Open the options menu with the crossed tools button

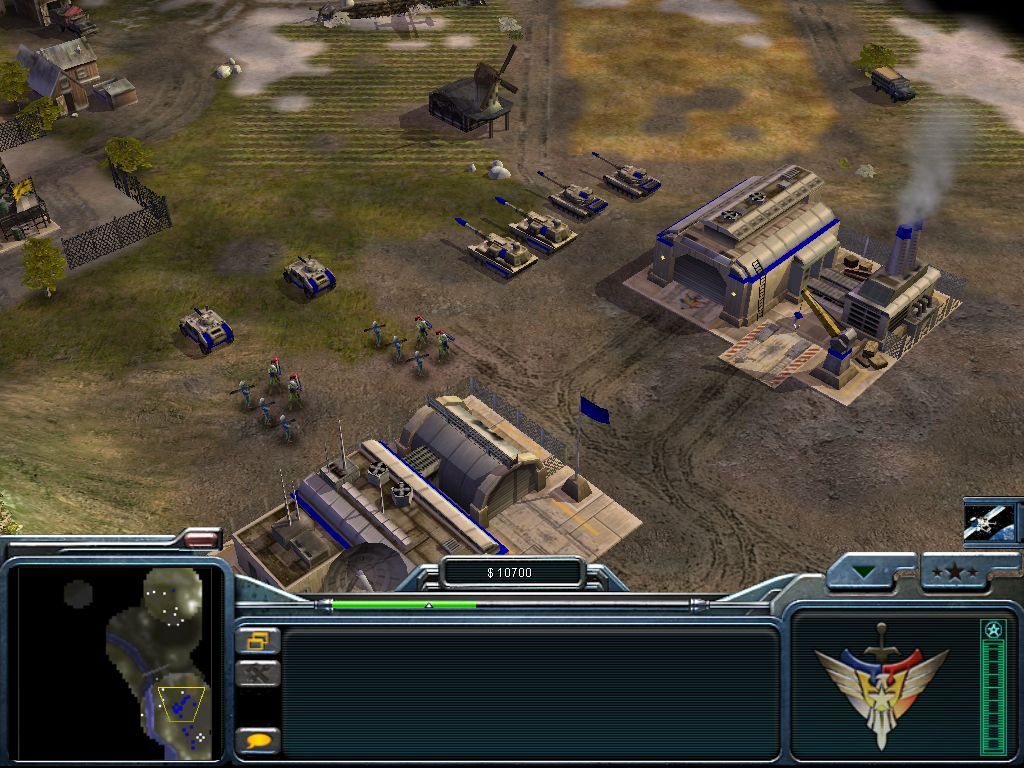(x=258, y=674)
